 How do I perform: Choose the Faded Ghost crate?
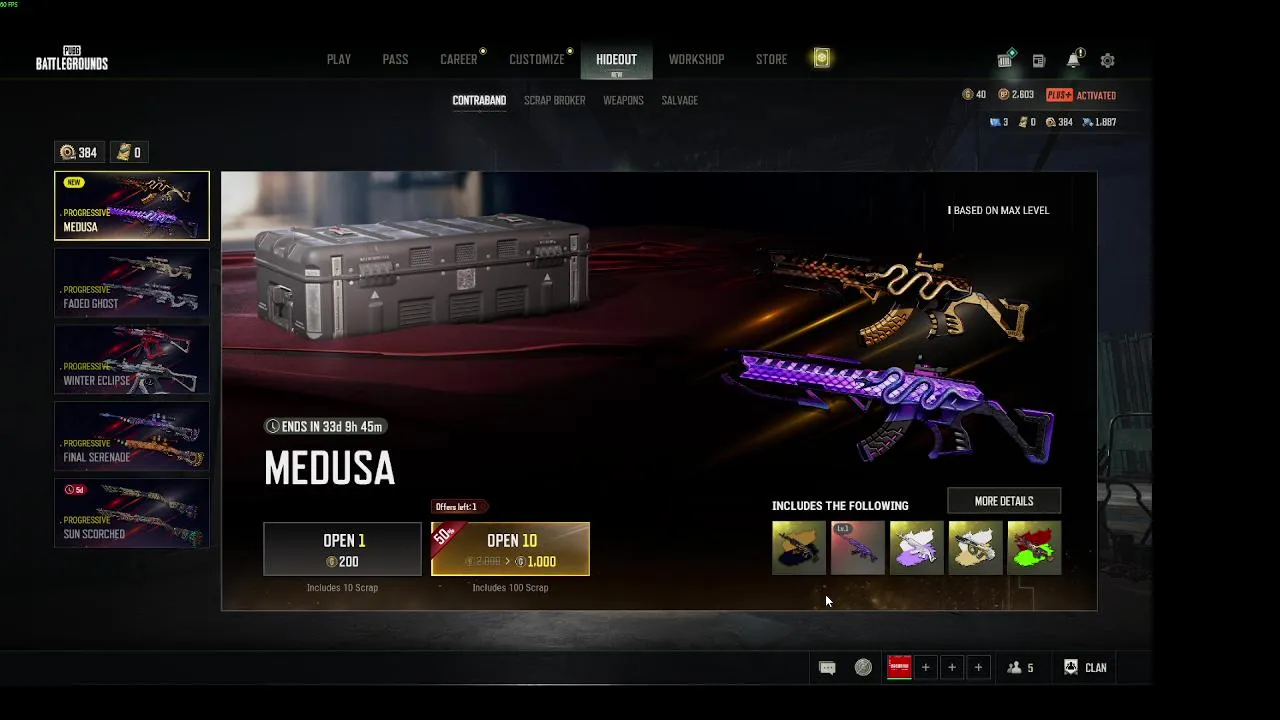coord(132,283)
